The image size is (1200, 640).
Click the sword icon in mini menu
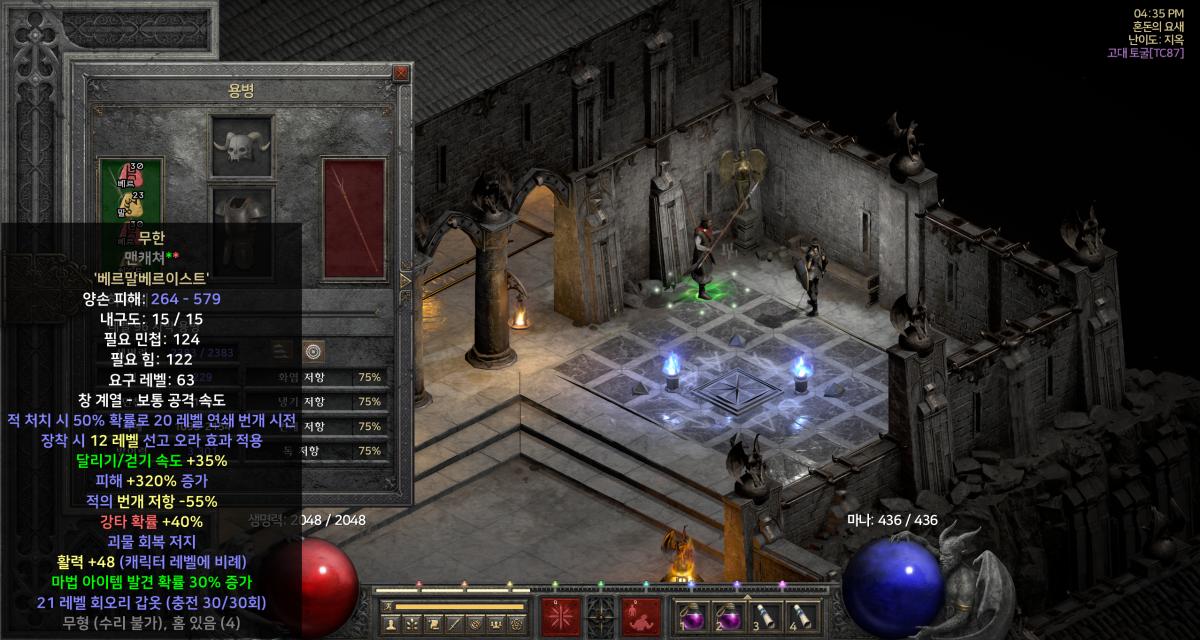click(456, 624)
